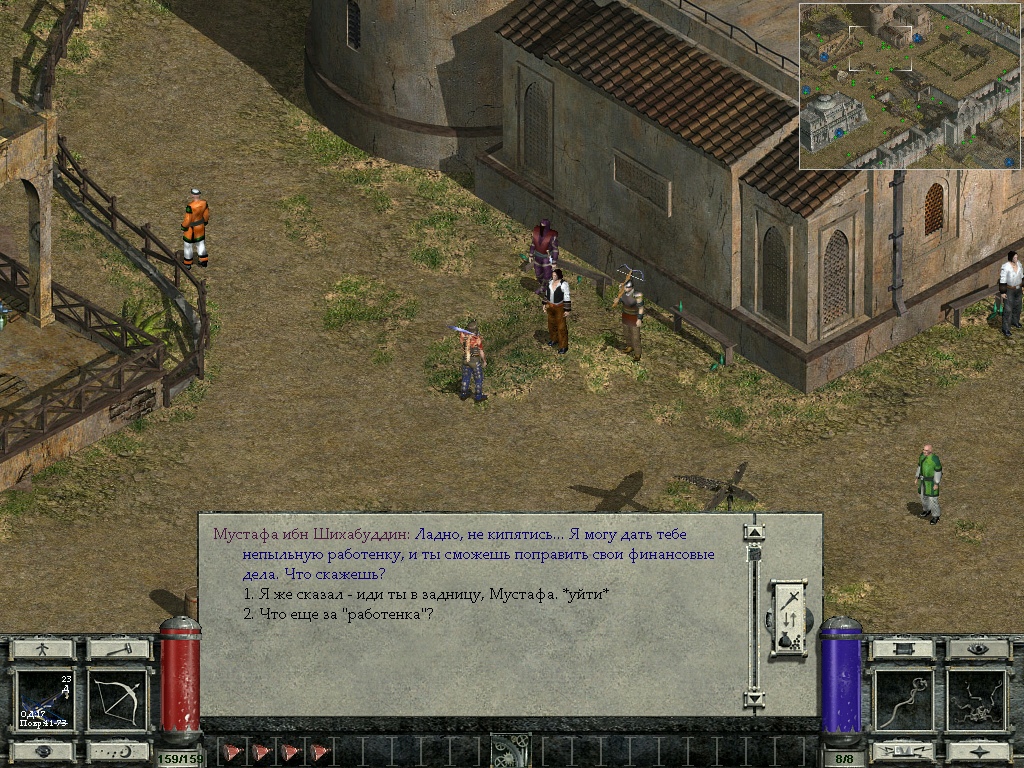Open the barter trade button beside dialogue
The height and width of the screenshot is (768, 1024).
point(788,619)
